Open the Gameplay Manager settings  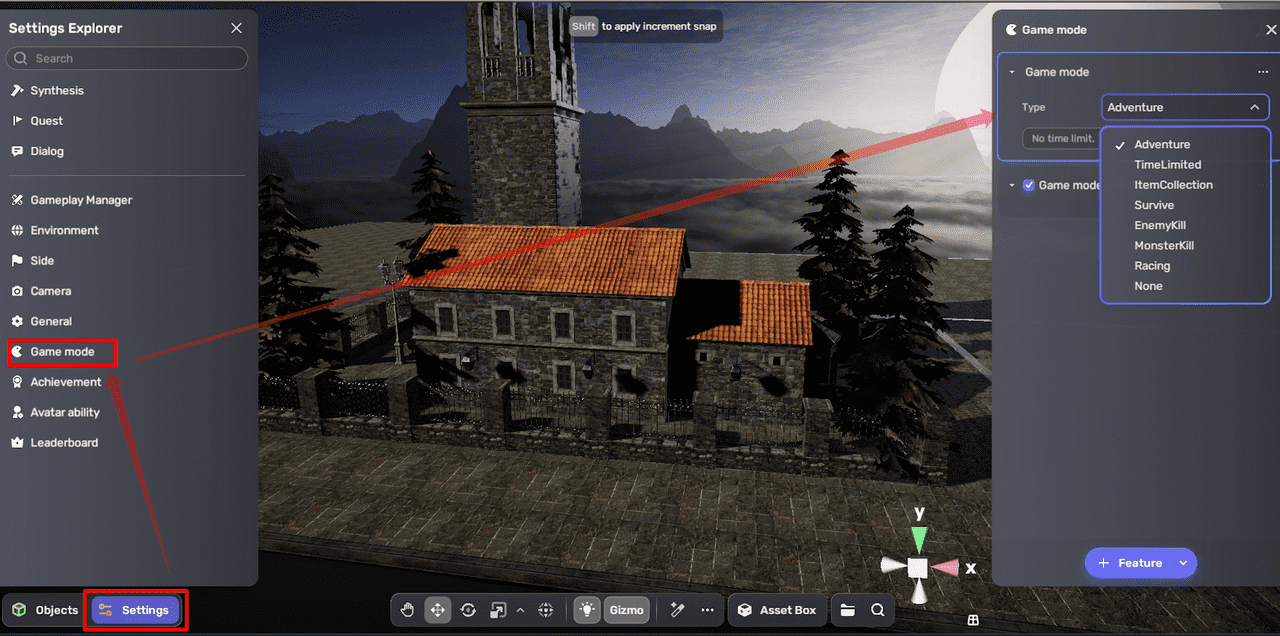[x=81, y=200]
